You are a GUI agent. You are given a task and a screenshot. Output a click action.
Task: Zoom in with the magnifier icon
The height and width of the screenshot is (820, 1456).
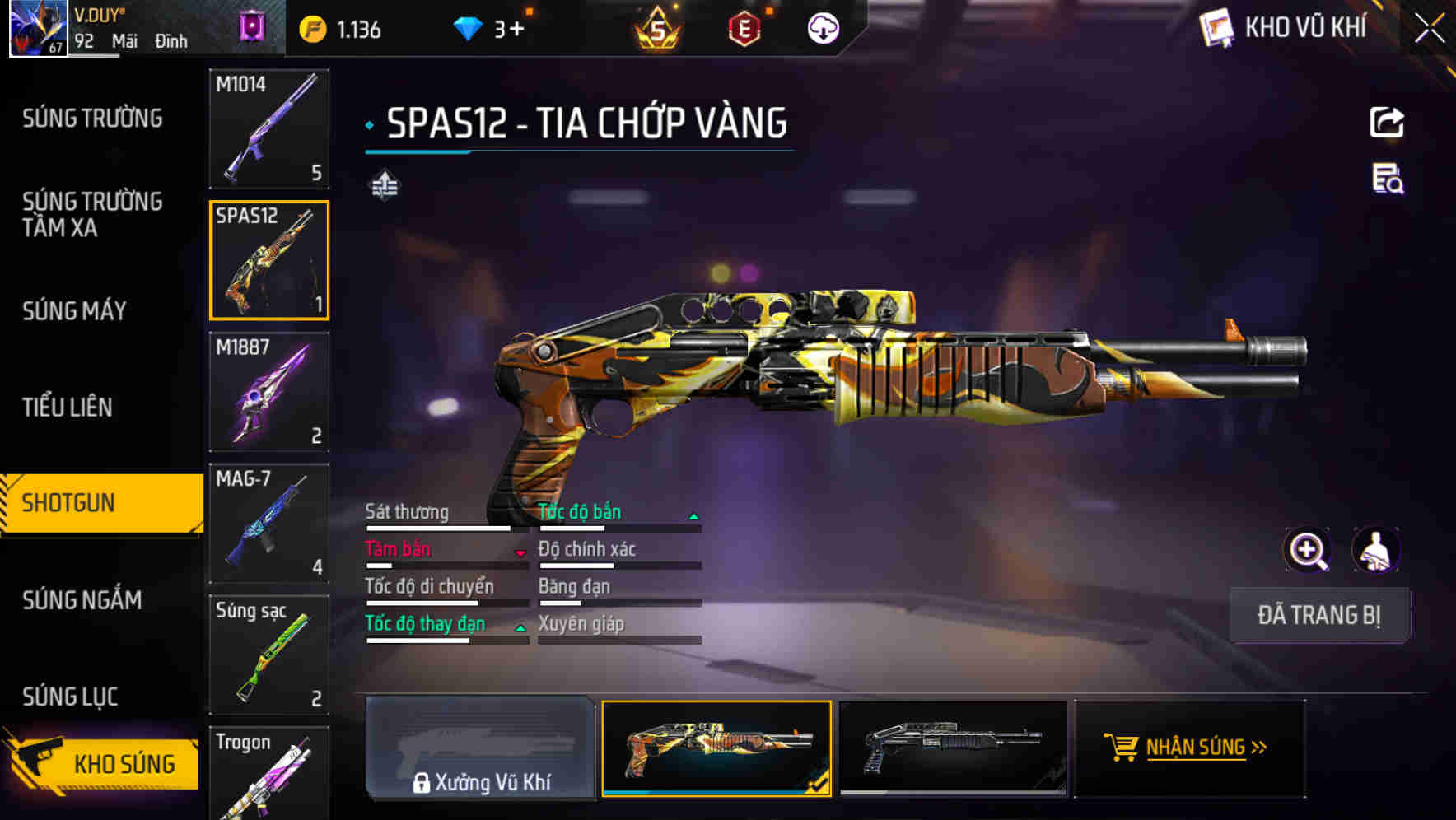(x=1307, y=550)
